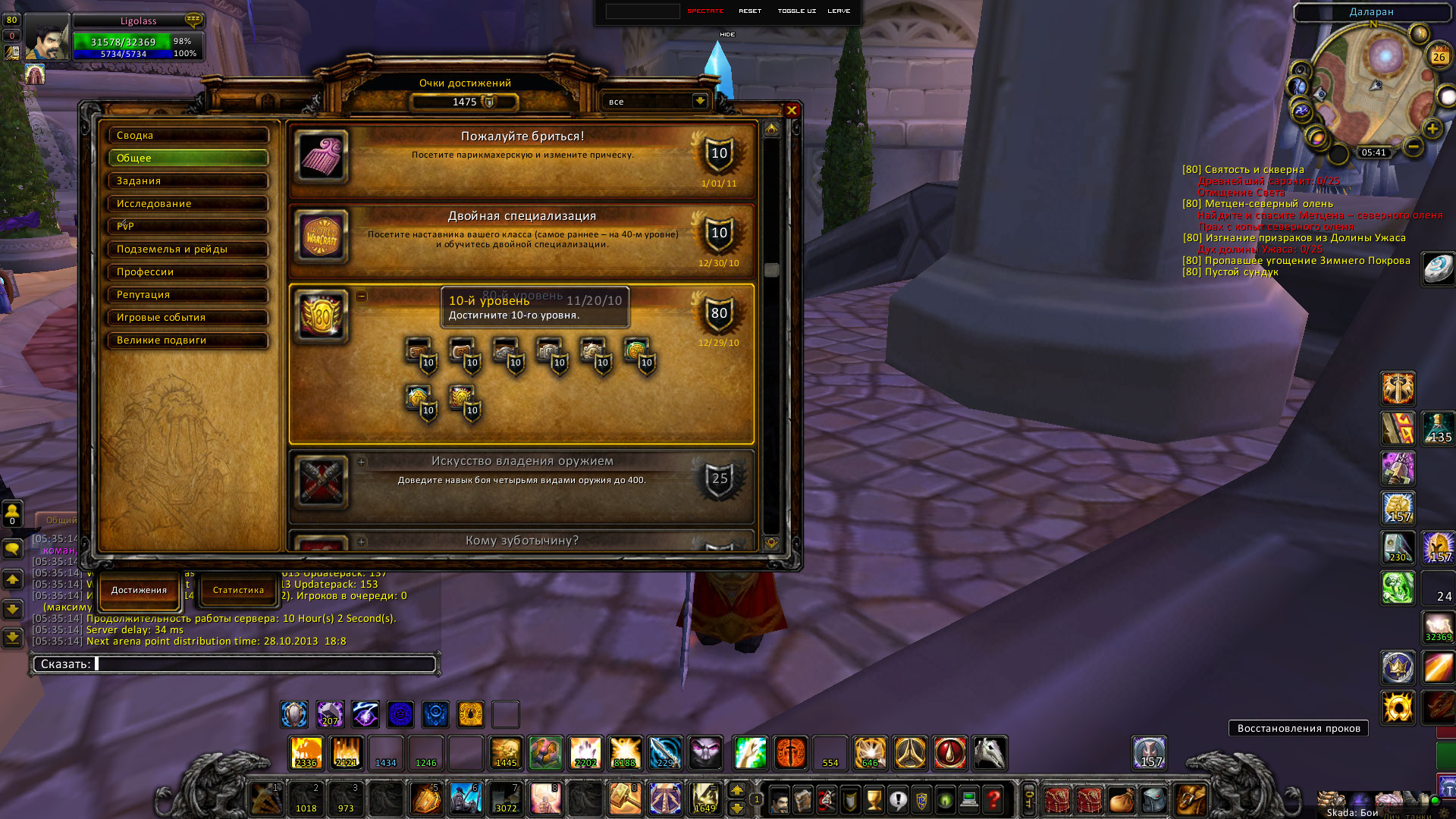Click the Даларан minimap
The image size is (1456, 819).
coord(1373,83)
